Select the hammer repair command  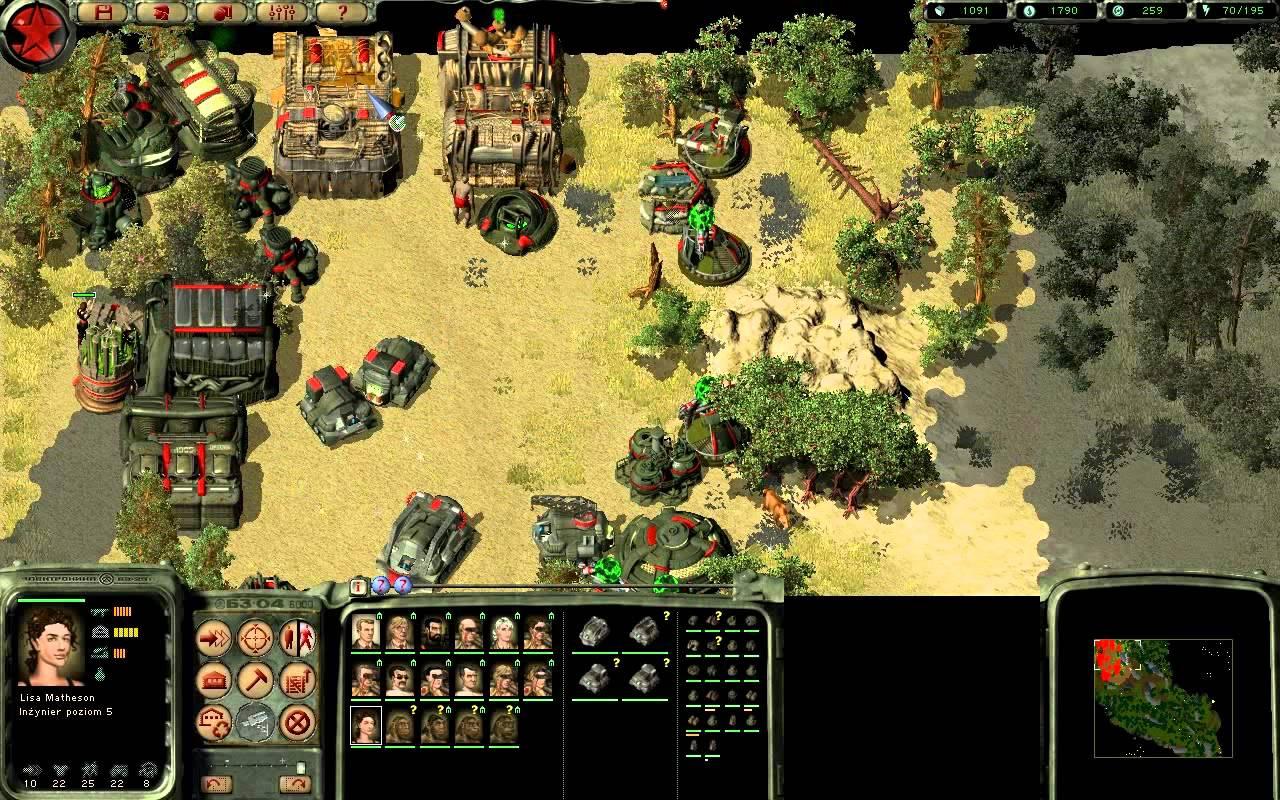pyautogui.click(x=255, y=680)
